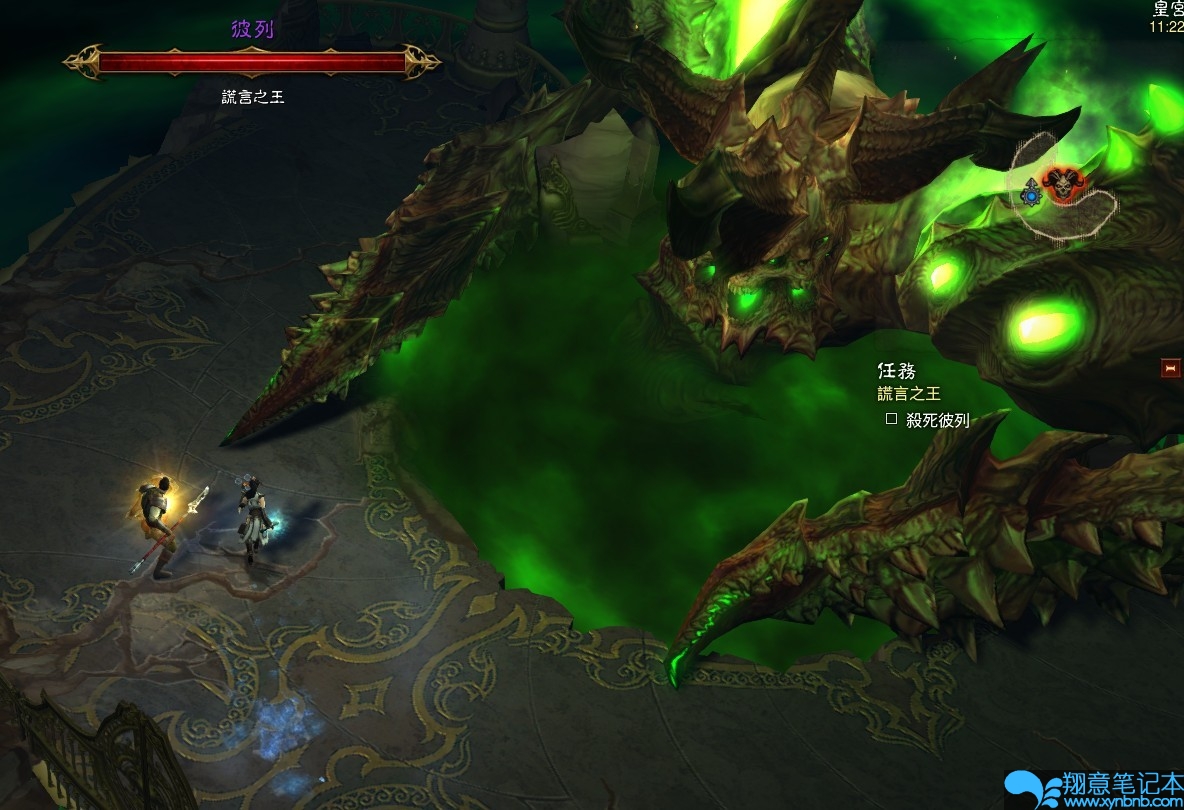This screenshot has height=810, width=1184.
Task: Click the boss skull marker on the minimap
Action: click(1058, 183)
